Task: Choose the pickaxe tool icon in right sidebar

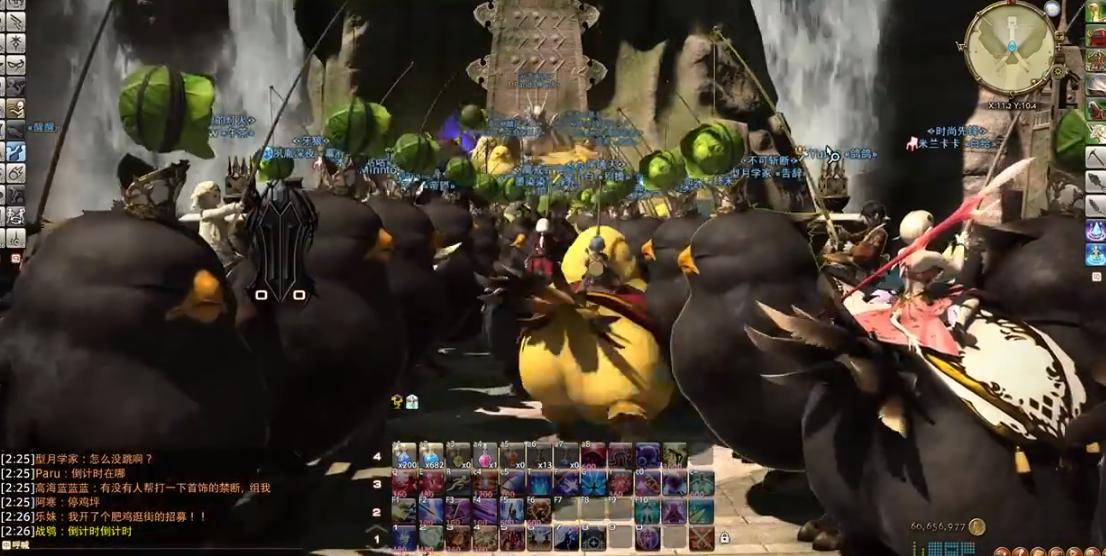Action: pyautogui.click(x=1095, y=158)
